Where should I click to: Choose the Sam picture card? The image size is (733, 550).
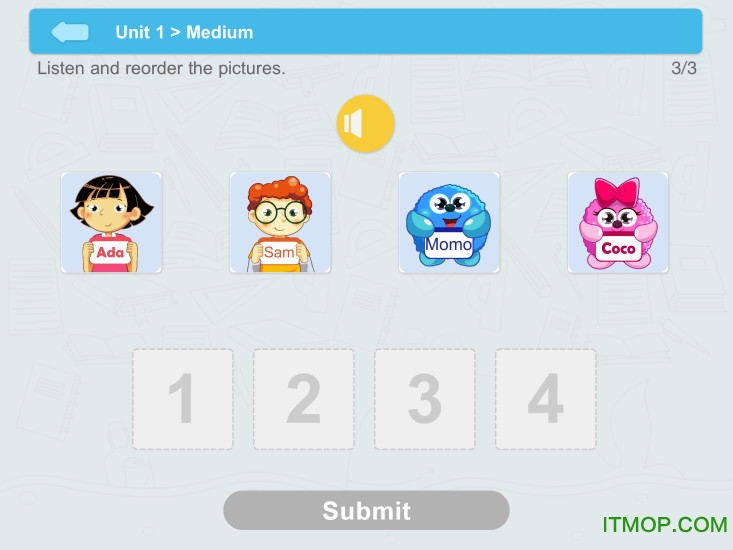click(x=280, y=222)
